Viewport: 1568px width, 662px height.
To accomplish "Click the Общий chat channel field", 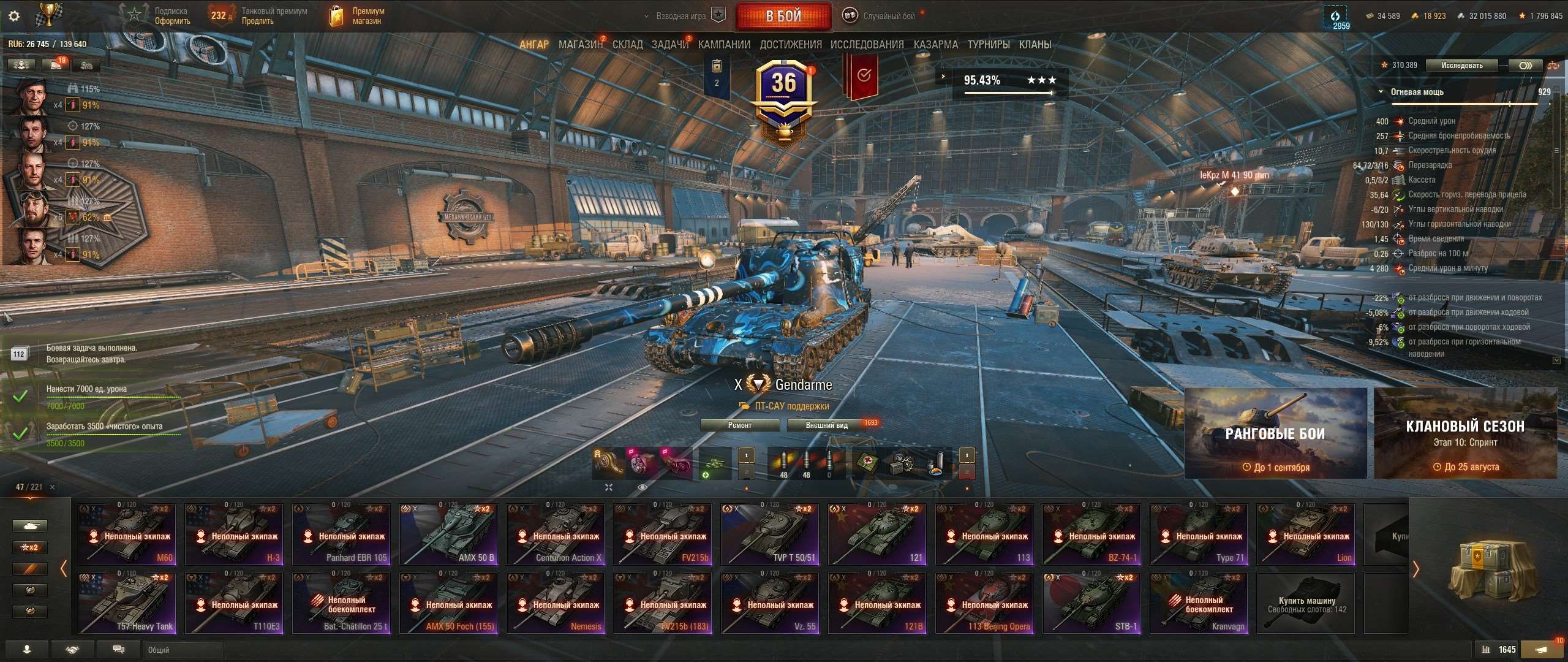I will [184, 650].
